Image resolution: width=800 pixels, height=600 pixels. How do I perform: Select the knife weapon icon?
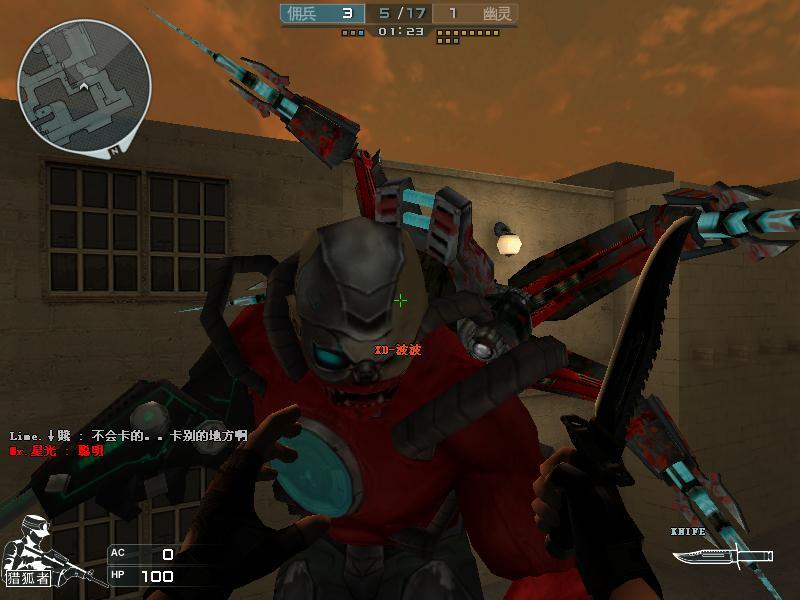tap(722, 553)
